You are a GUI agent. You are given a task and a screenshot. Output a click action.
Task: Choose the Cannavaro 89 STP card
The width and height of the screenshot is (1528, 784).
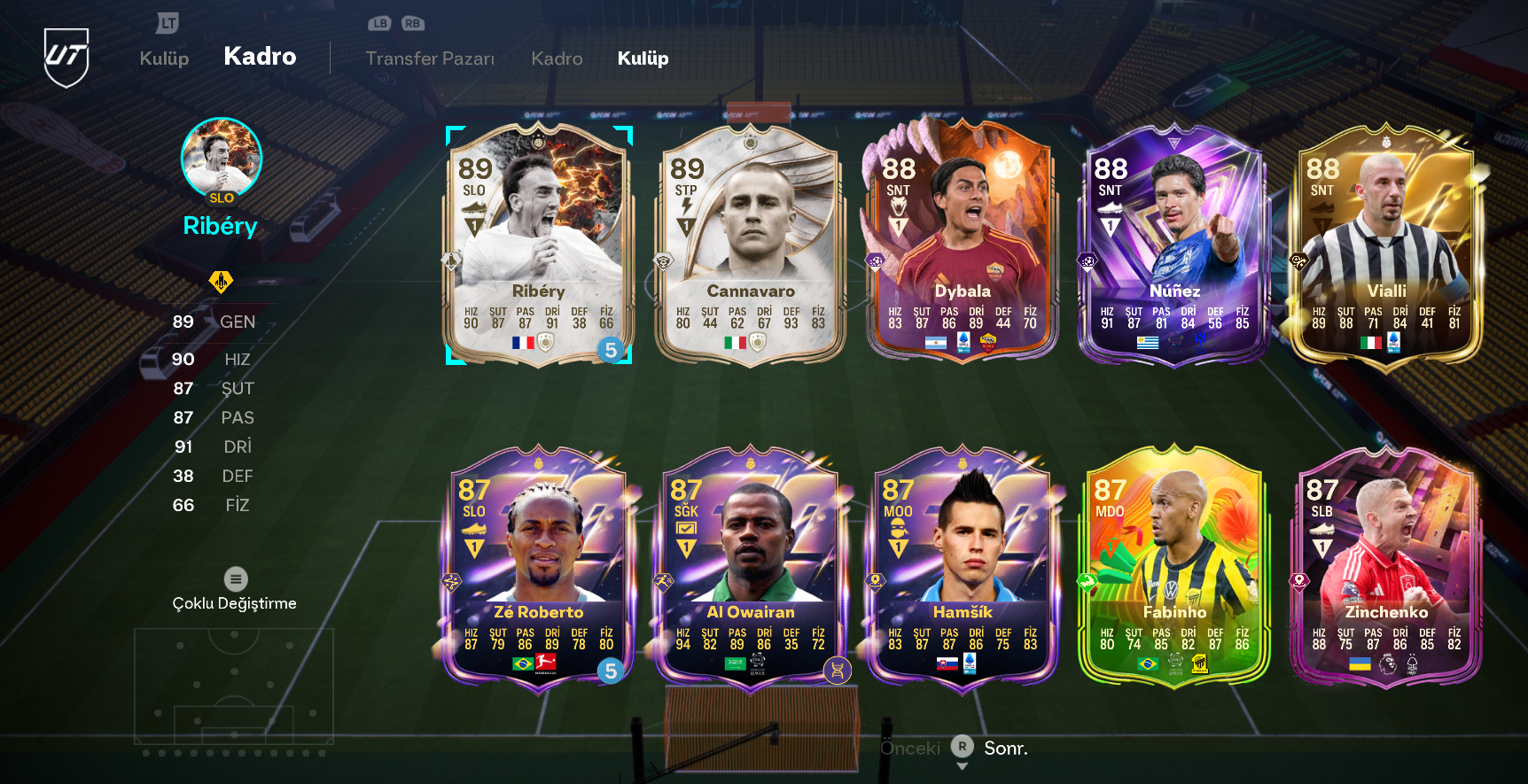pyautogui.click(x=750, y=245)
